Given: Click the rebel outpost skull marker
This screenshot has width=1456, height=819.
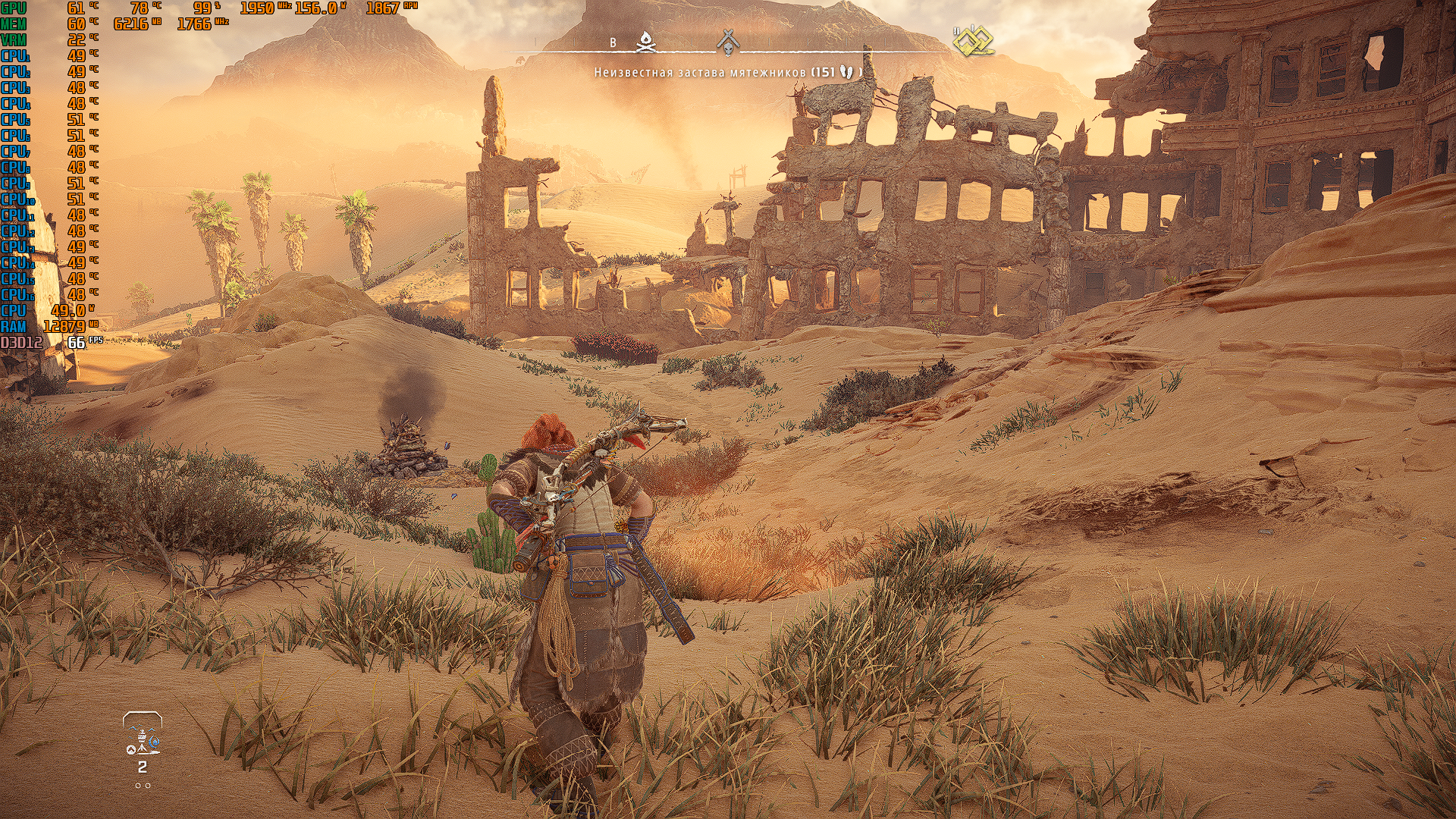Looking at the screenshot, I should tap(728, 43).
